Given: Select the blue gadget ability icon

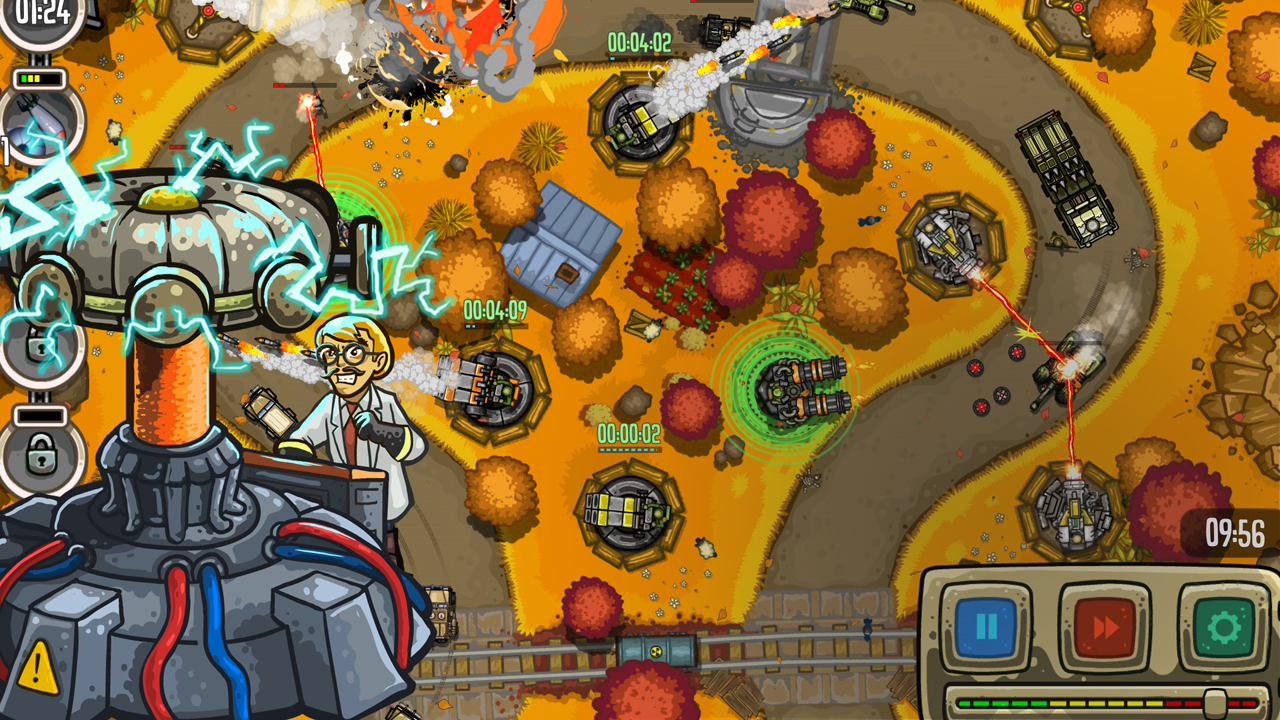Looking at the screenshot, I should (x=26, y=141).
